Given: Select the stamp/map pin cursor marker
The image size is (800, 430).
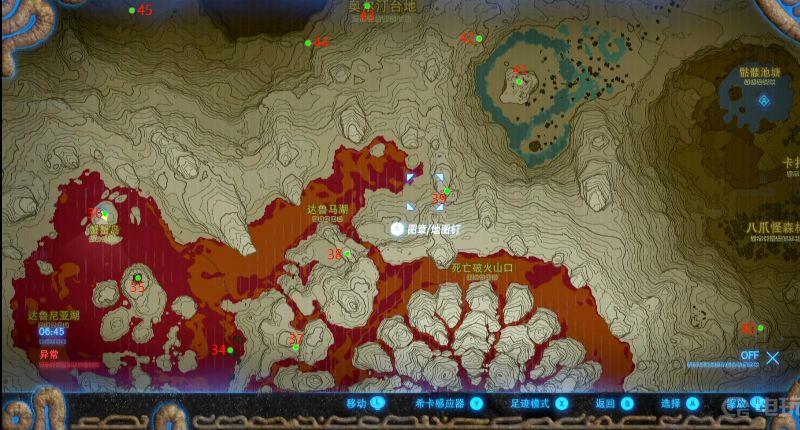Looking at the screenshot, I should 397,229.
